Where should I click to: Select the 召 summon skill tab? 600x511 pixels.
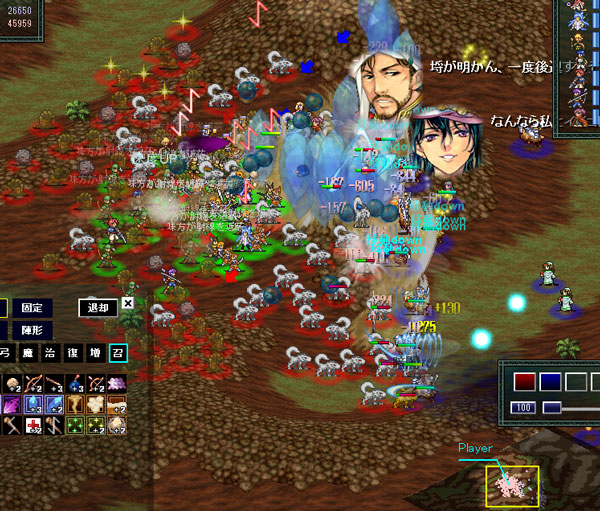[118, 352]
